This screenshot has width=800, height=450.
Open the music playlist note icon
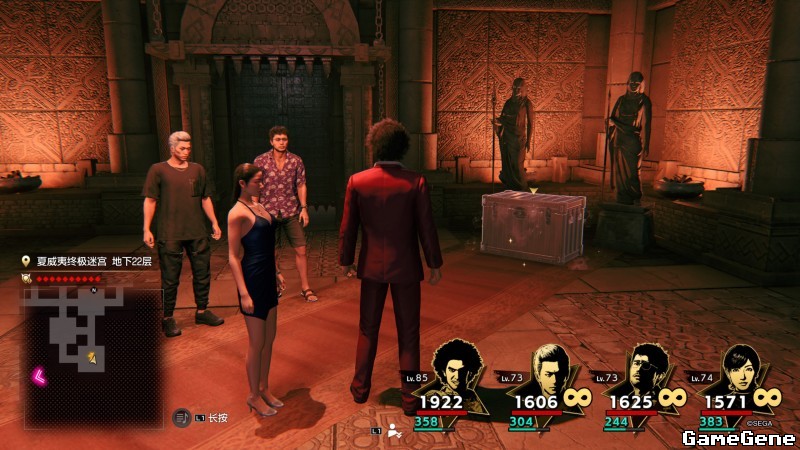pos(182,417)
